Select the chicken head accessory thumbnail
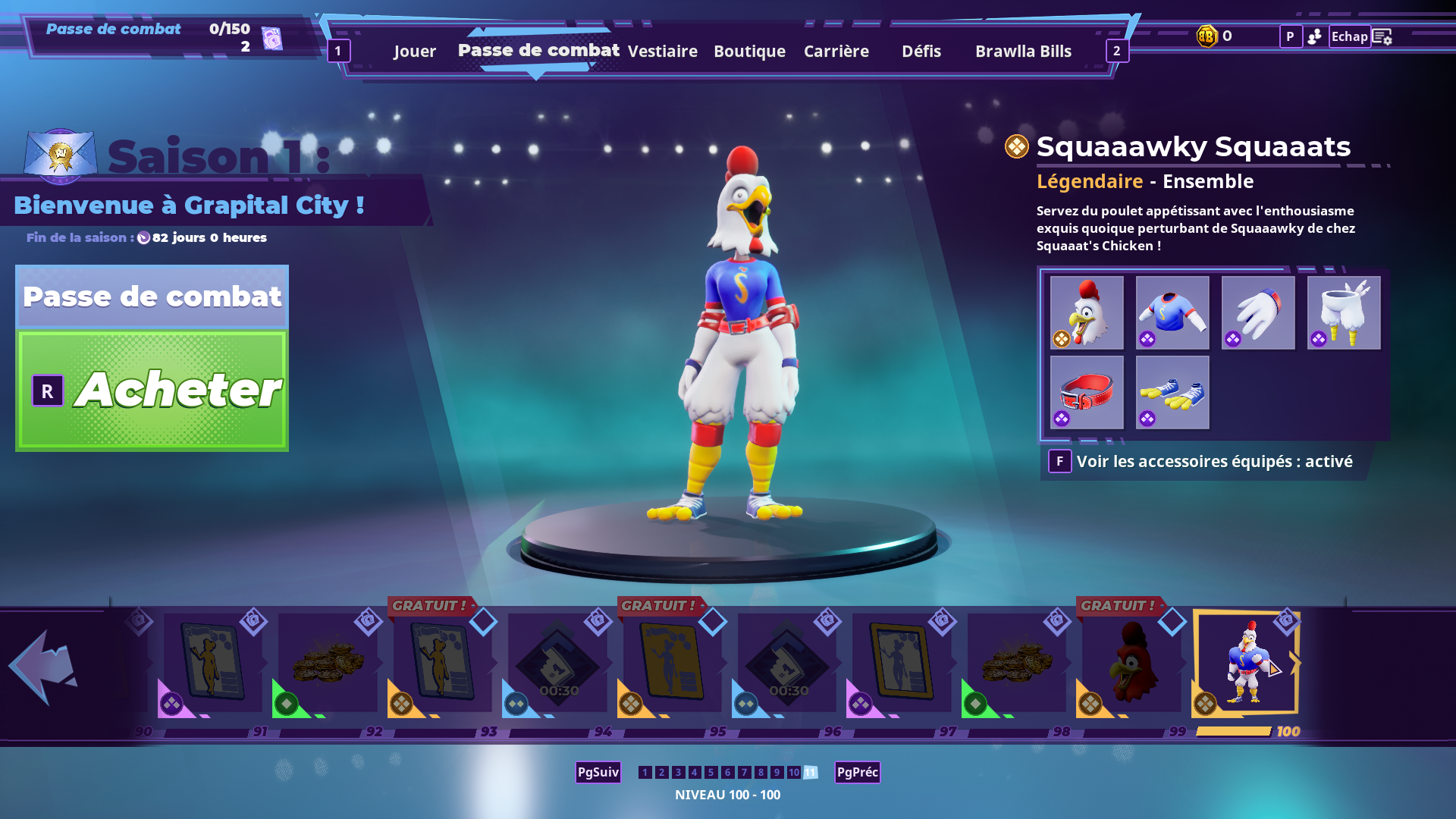The height and width of the screenshot is (819, 1456). 1086,312
